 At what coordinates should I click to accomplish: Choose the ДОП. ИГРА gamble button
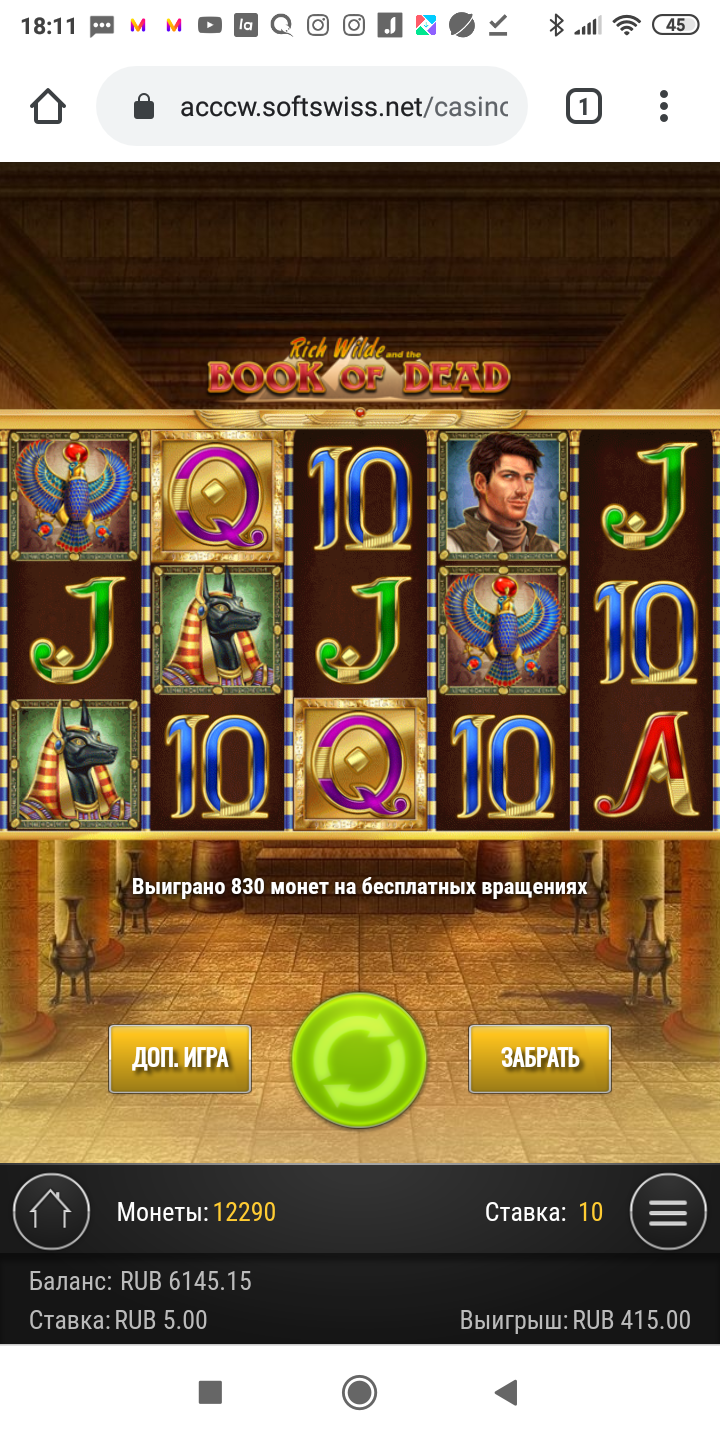coord(180,1058)
